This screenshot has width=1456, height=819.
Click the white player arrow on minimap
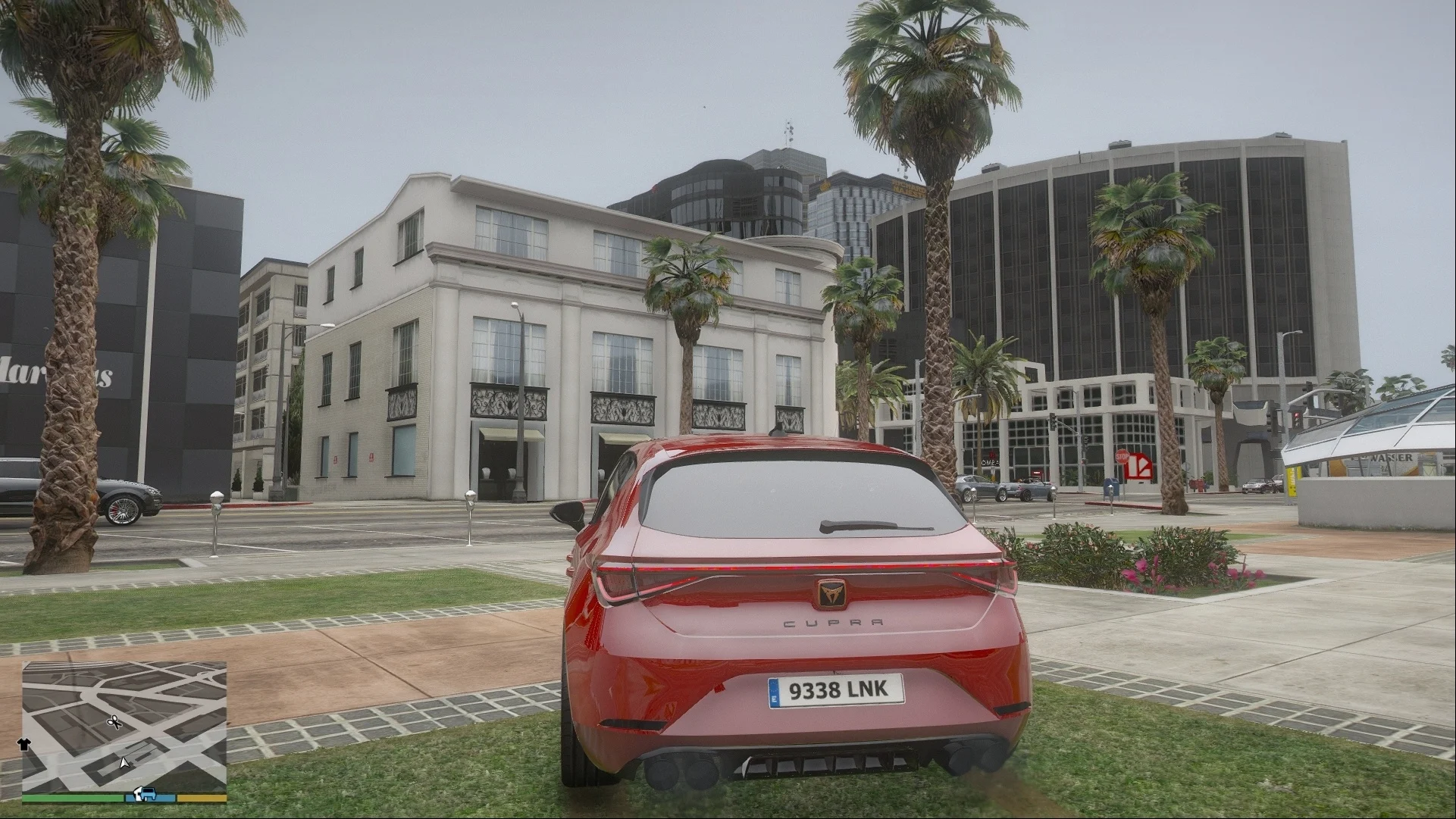click(124, 761)
